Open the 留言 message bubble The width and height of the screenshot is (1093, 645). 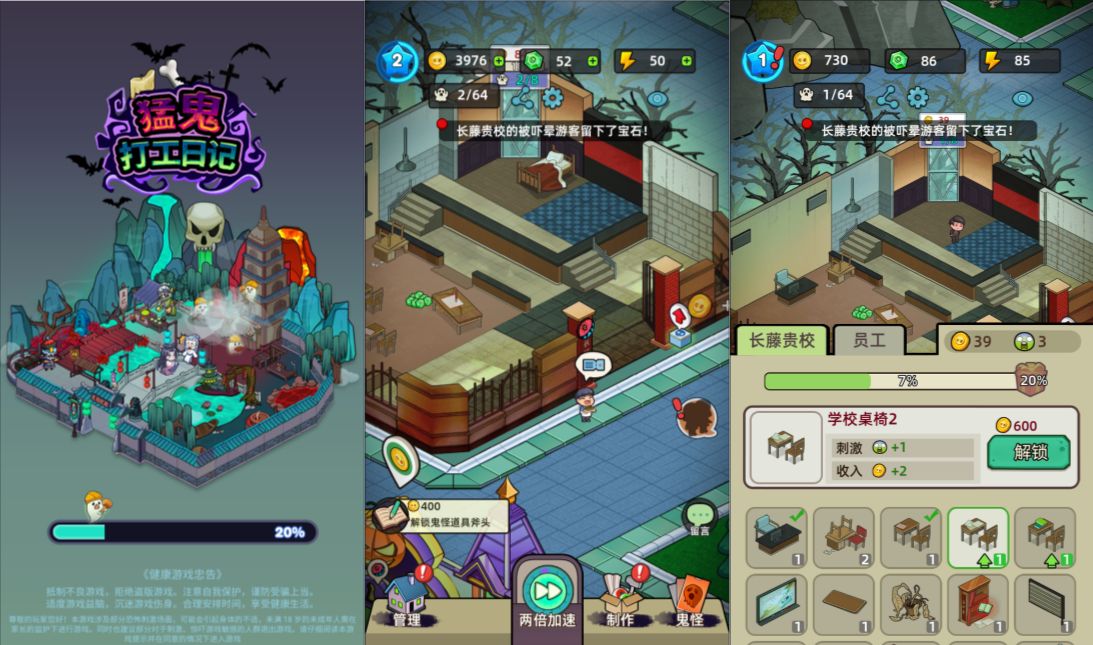pyautogui.click(x=699, y=517)
